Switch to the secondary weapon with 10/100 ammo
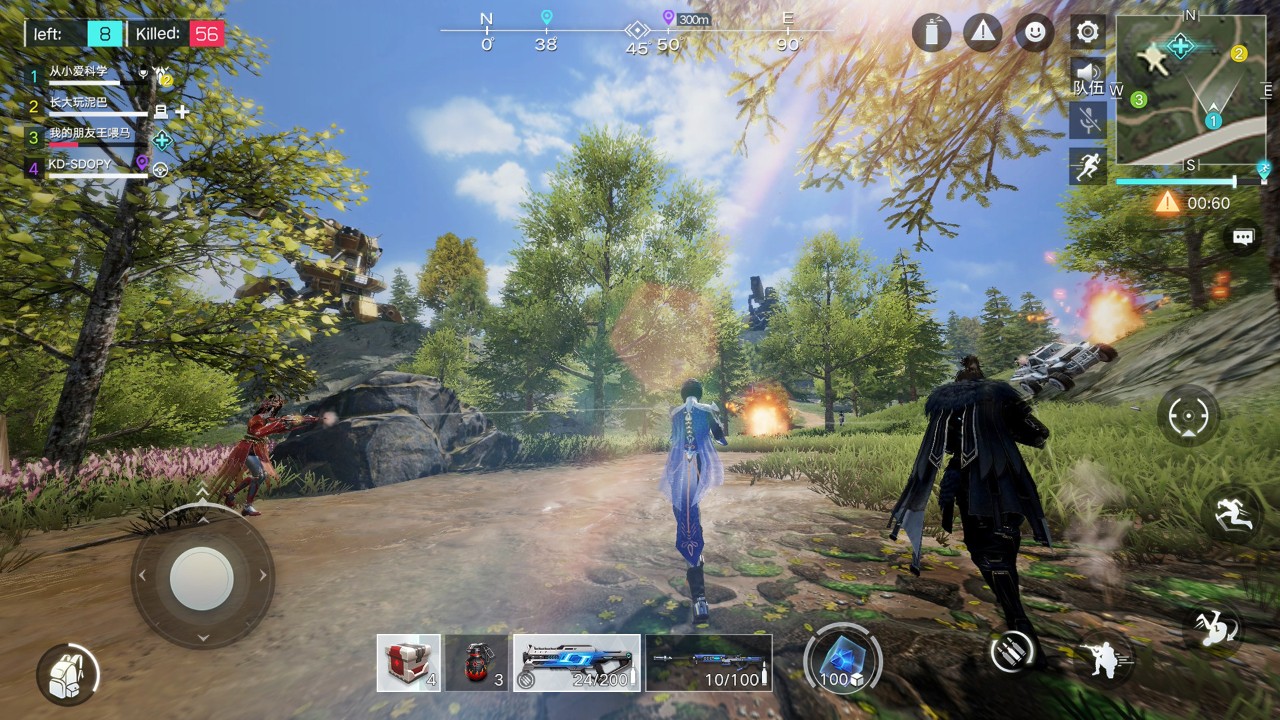 (x=708, y=662)
